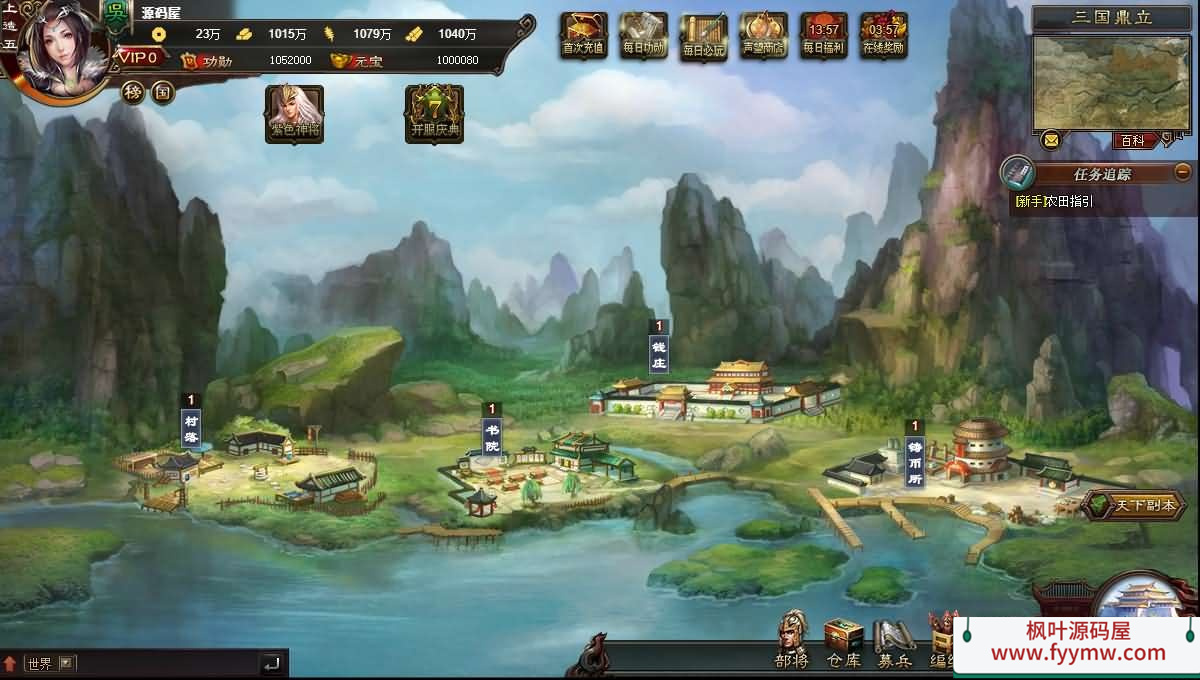The image size is (1200, 680).
Task: Open the VIP 0 badge
Action: (139, 58)
